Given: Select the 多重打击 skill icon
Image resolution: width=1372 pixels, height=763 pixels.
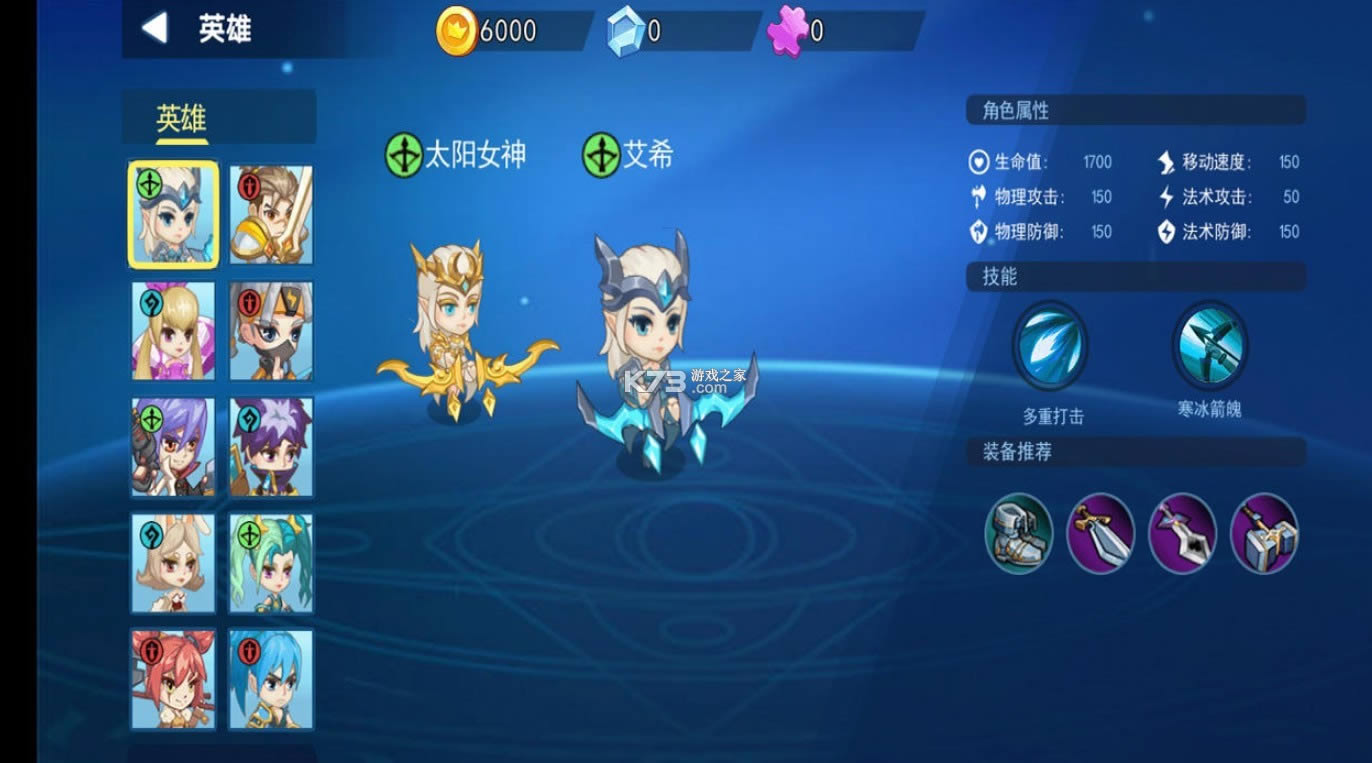Looking at the screenshot, I should [x=1050, y=346].
